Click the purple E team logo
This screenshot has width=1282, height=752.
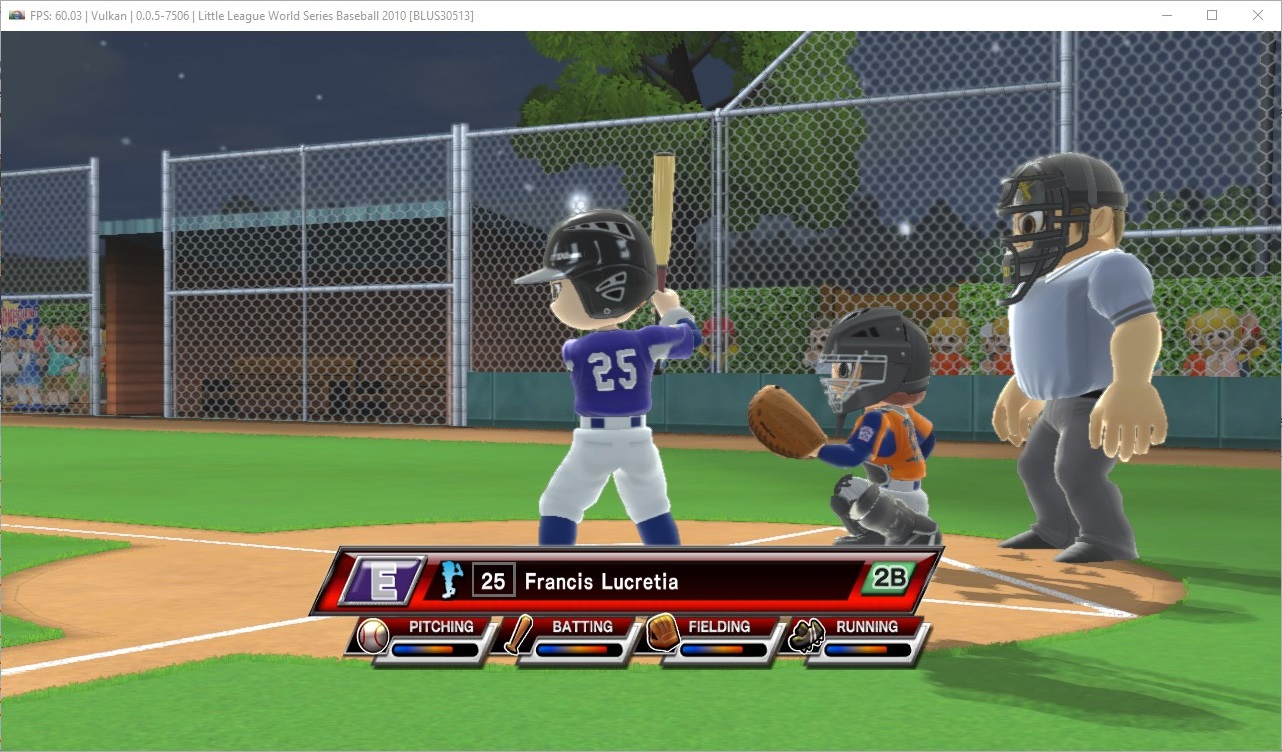click(x=382, y=580)
